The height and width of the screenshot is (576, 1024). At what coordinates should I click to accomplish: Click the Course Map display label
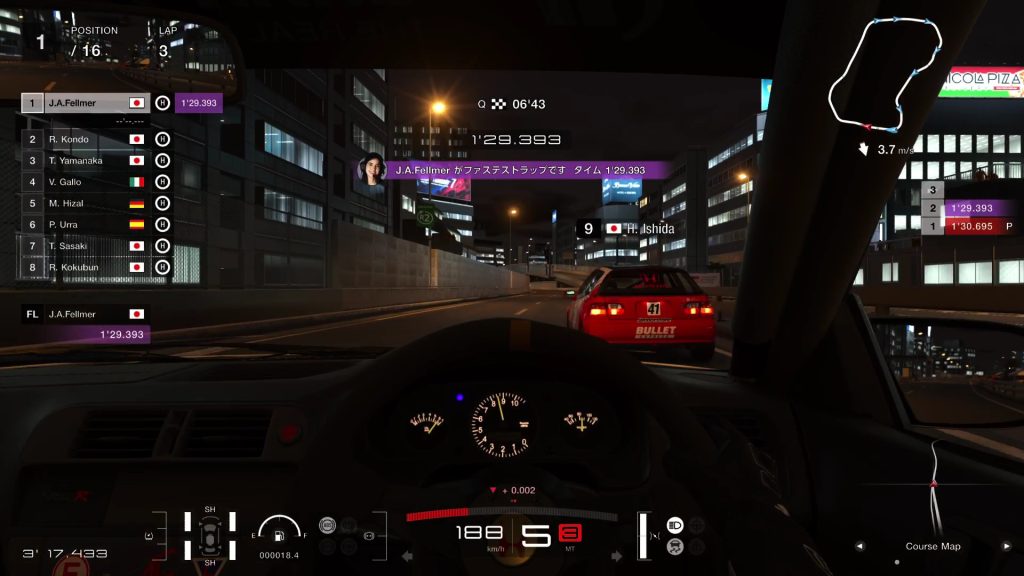coord(932,546)
